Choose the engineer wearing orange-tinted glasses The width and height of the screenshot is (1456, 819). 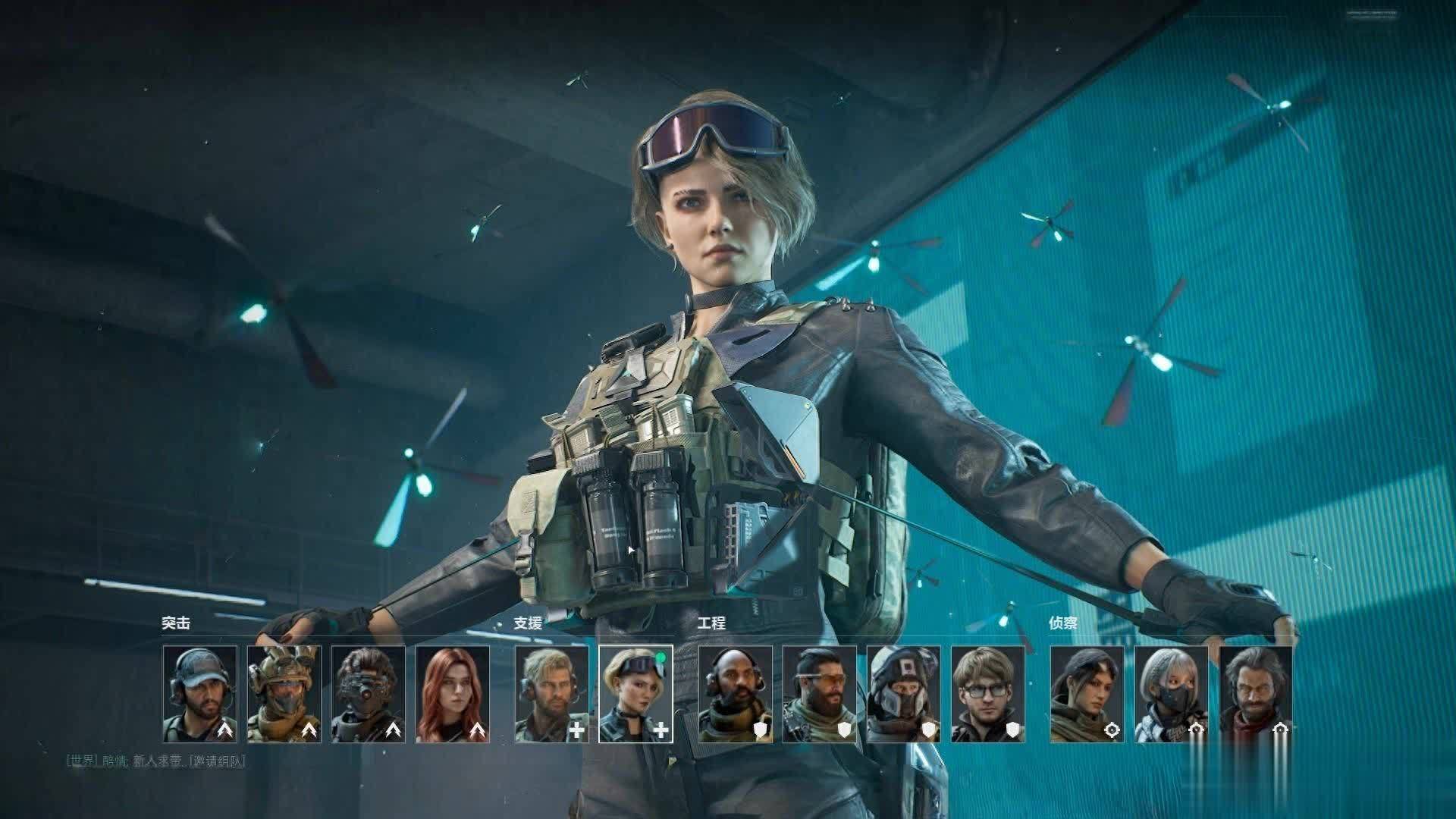[820, 694]
